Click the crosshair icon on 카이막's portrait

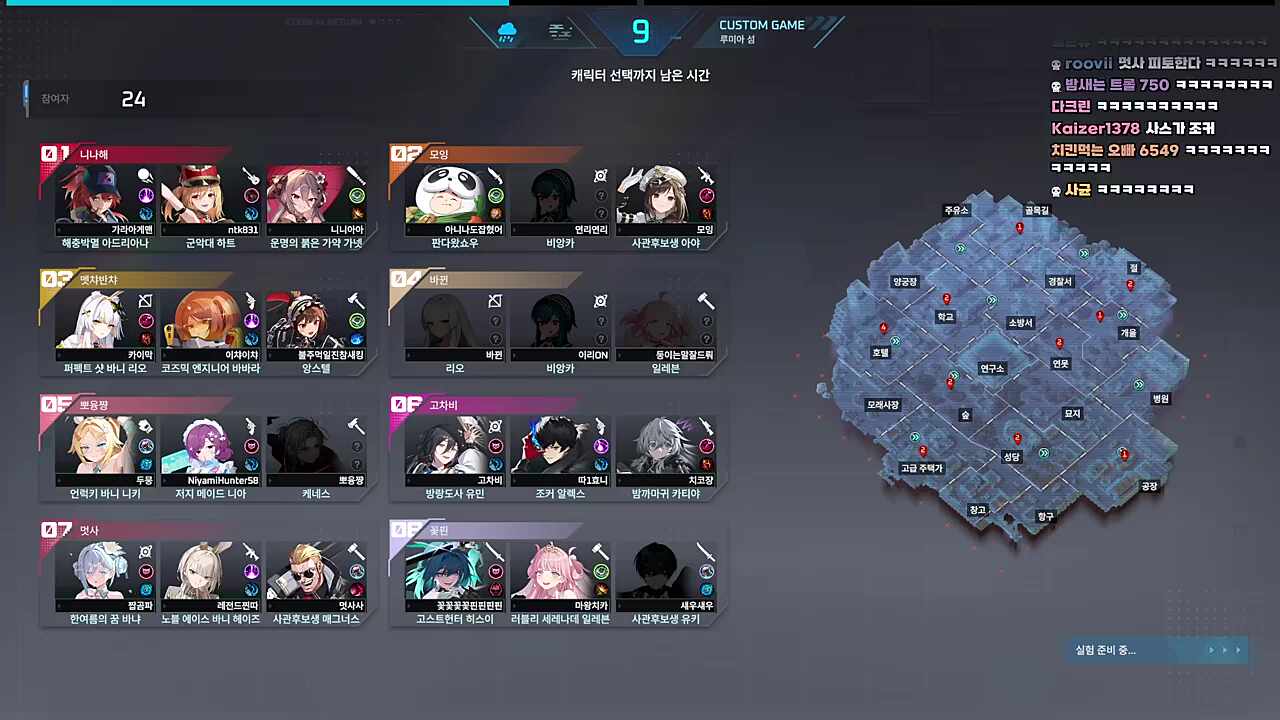[145, 301]
